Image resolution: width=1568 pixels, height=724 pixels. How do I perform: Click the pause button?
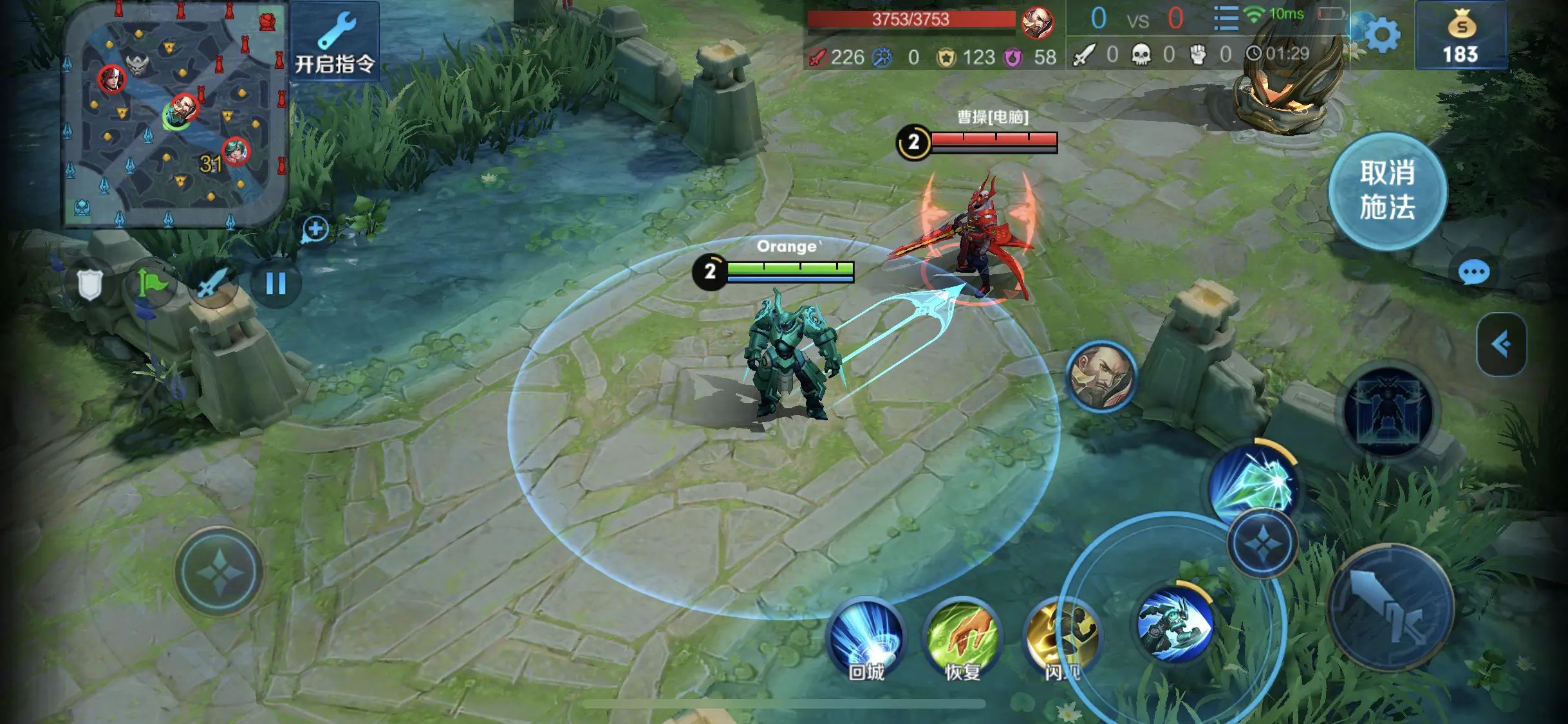276,283
